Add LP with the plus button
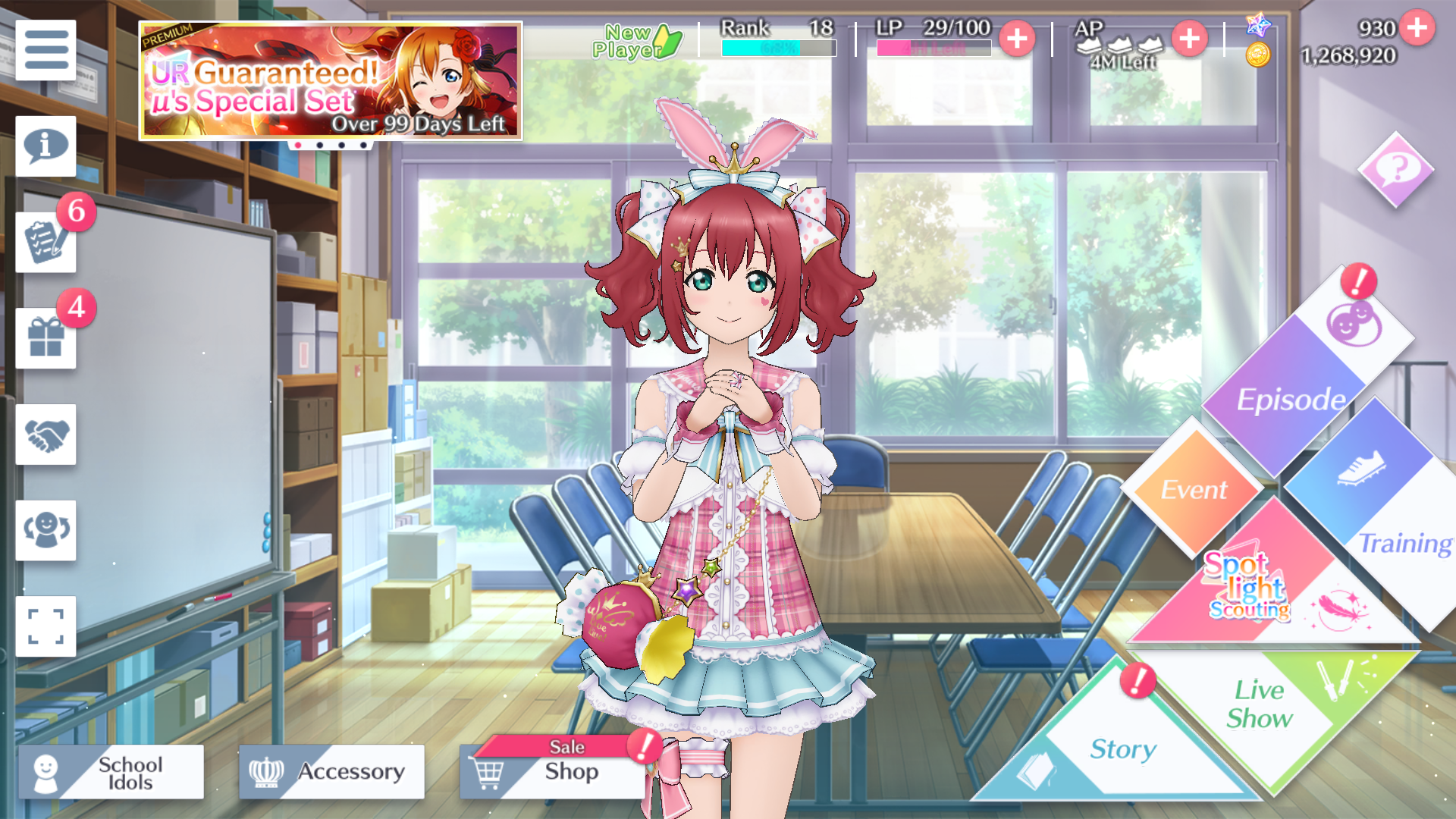 click(x=1017, y=39)
